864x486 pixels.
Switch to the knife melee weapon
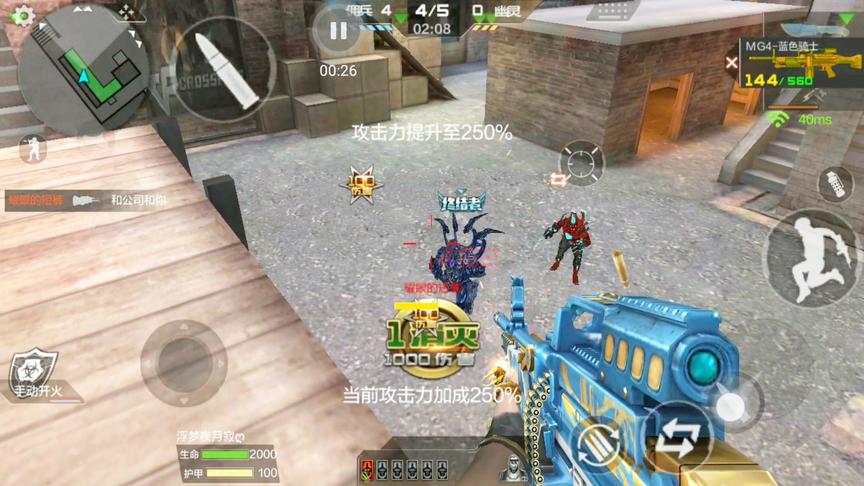807,99
